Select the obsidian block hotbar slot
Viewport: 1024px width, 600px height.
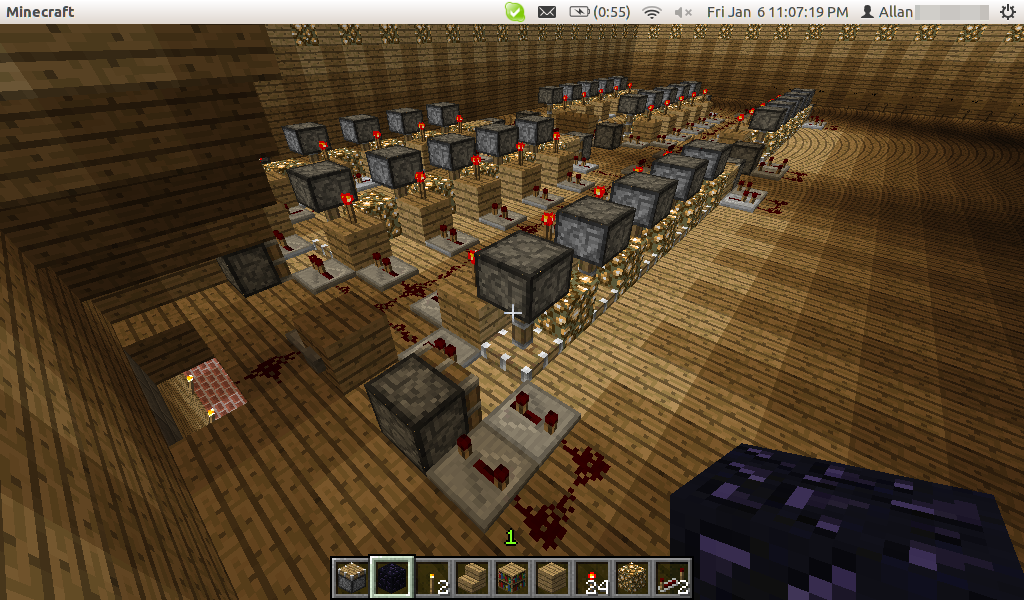[391, 578]
